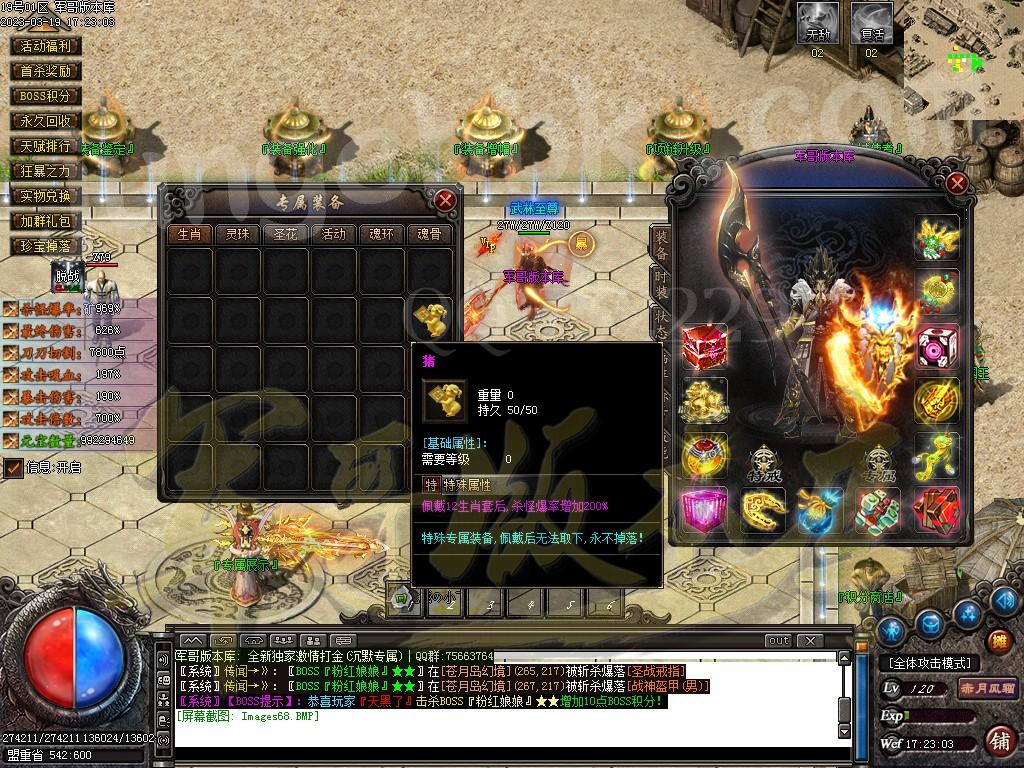
Task: Open the 魂环 tab
Action: pyautogui.click(x=381, y=234)
